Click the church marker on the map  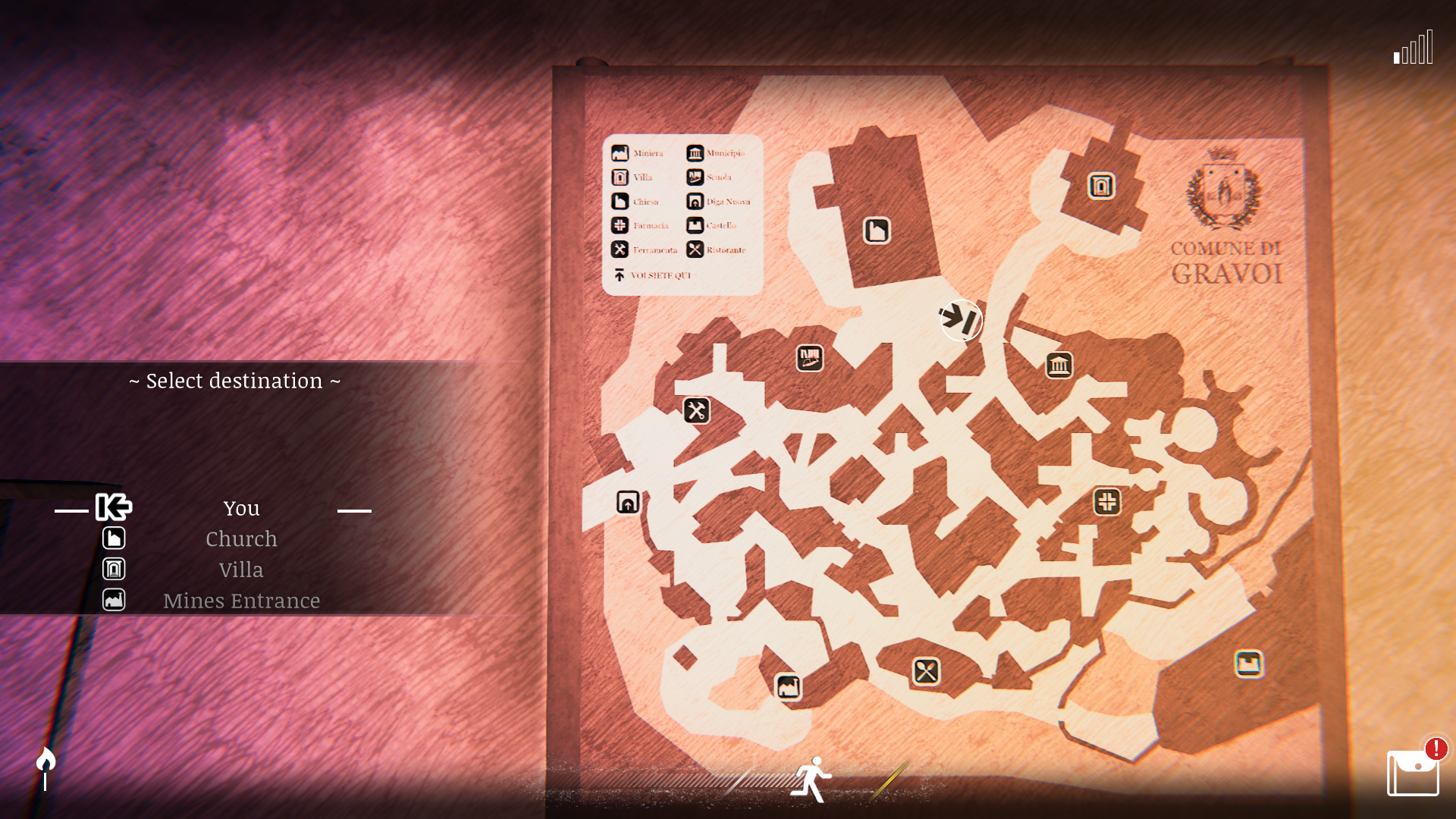(877, 231)
